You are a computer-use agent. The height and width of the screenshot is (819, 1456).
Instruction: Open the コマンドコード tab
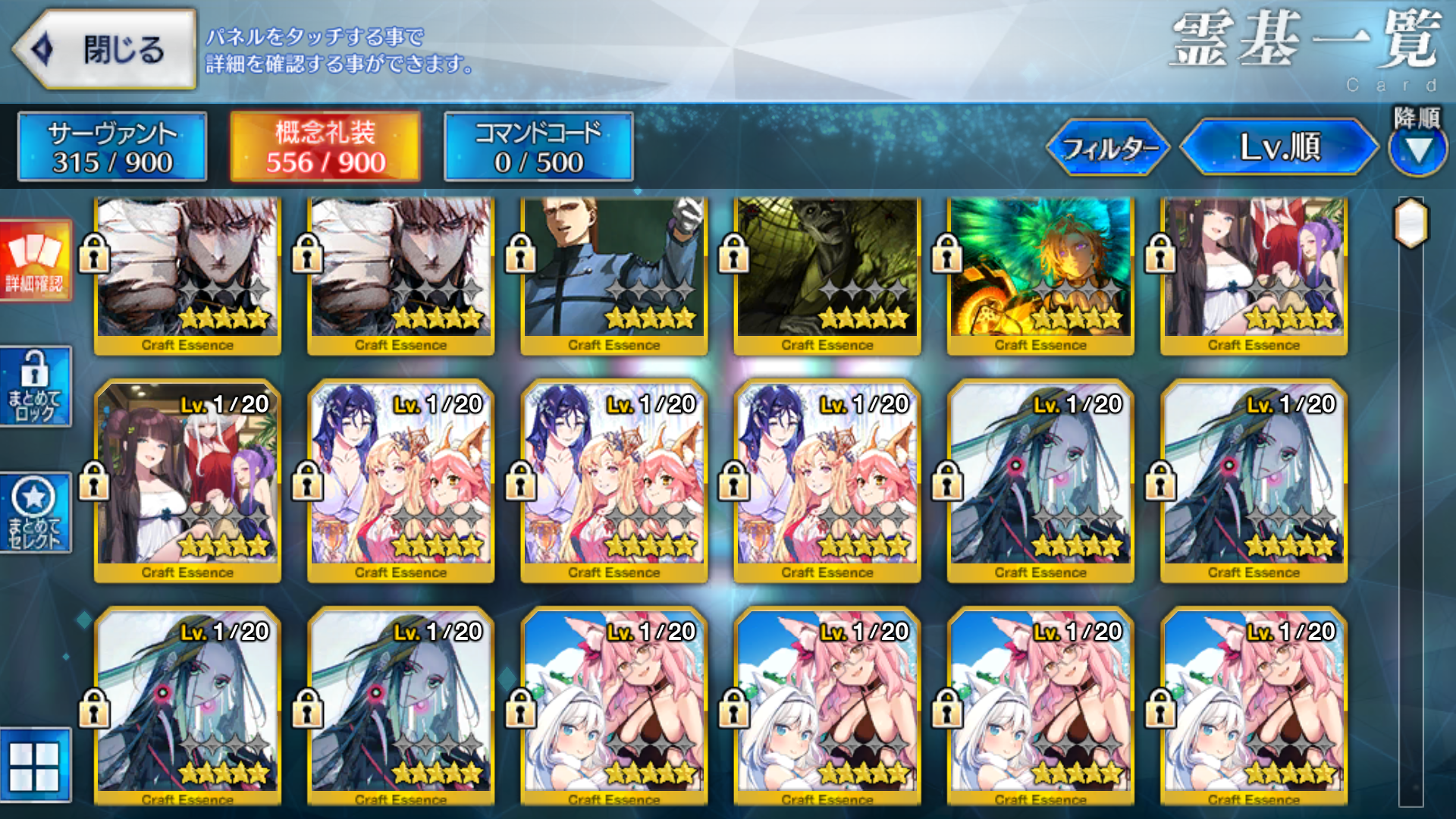[538, 147]
